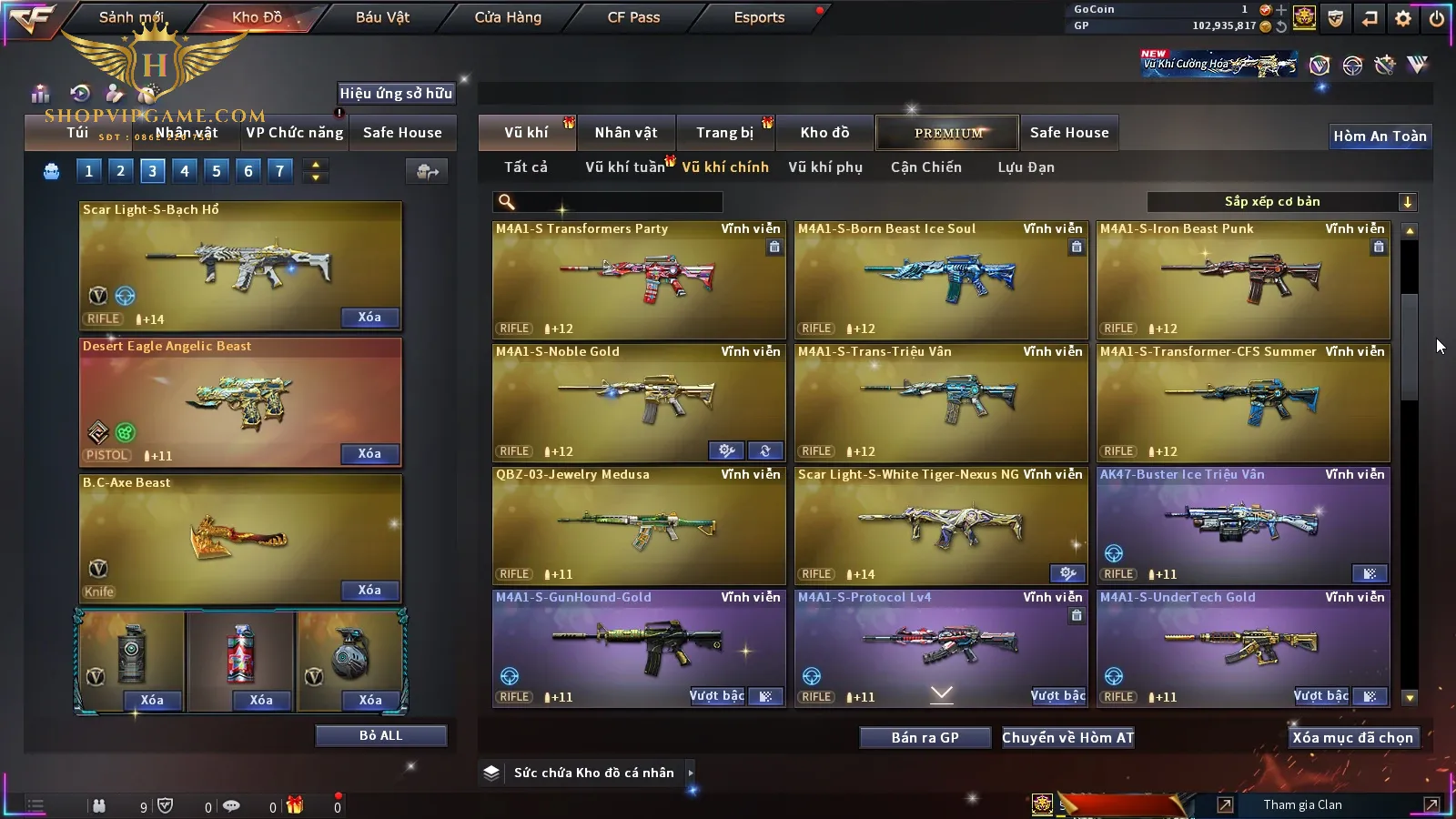Viewport: 1456px width, 819px height.
Task: Open the Cửa Hàng shop menu
Action: [x=508, y=17]
